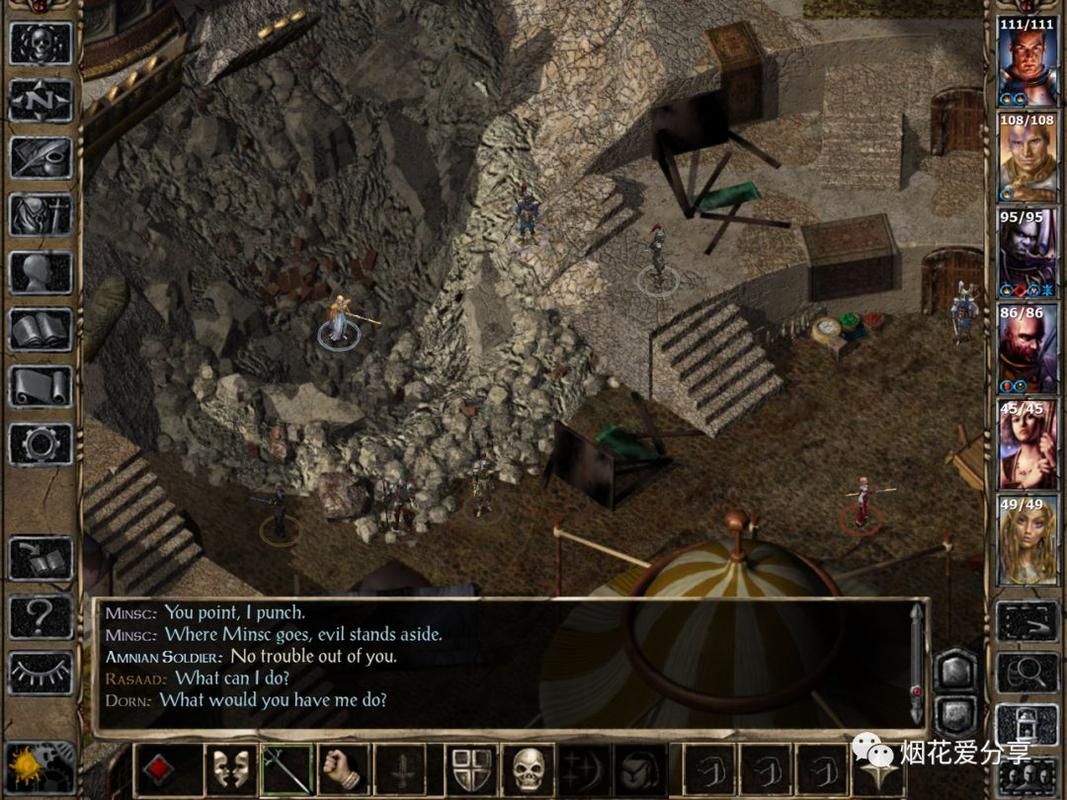Screen dimensions: 1067x800
Task: Show the character record head icon
Action: tap(41, 271)
